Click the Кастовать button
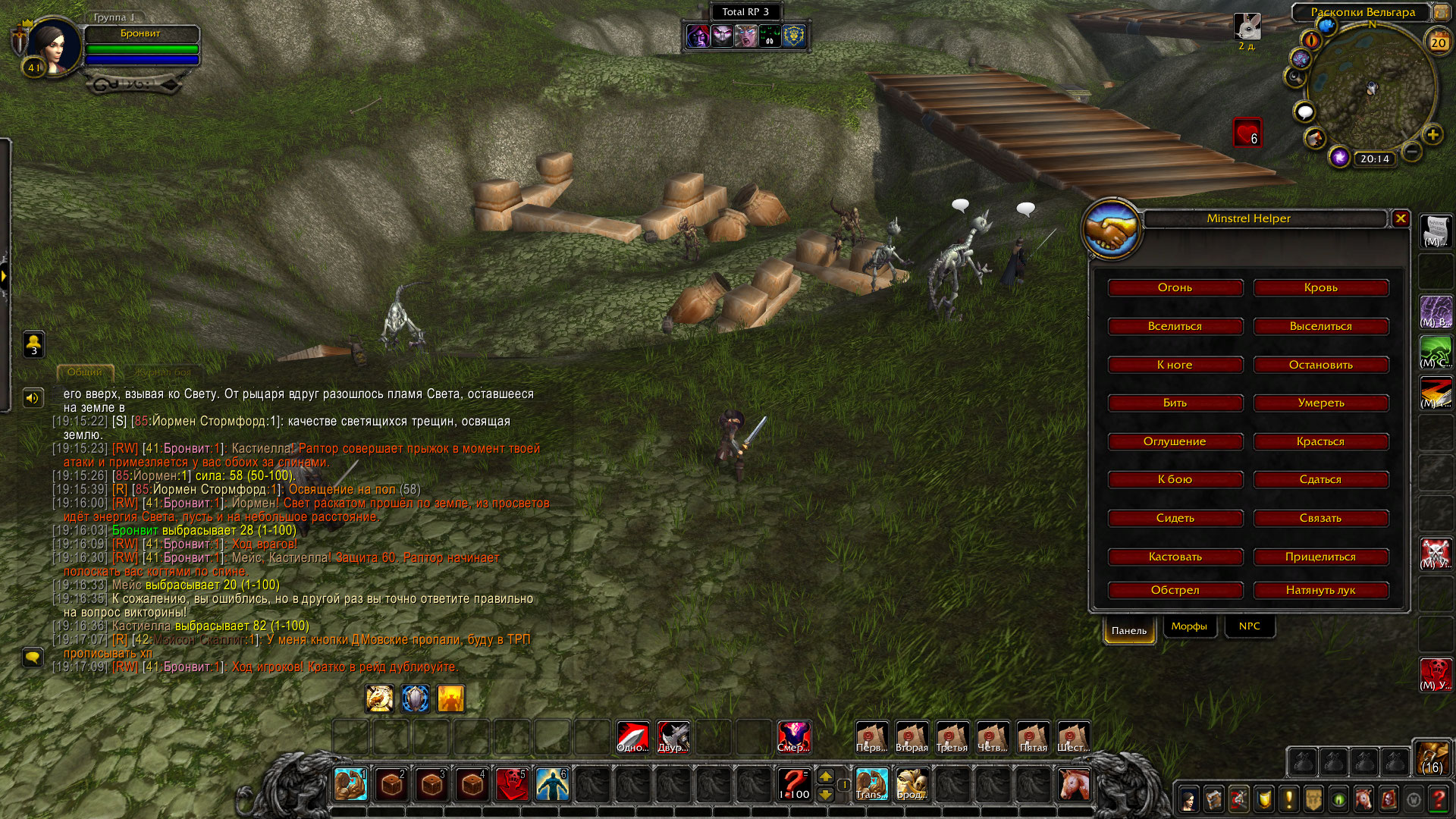The width and height of the screenshot is (1456, 819). click(1175, 557)
